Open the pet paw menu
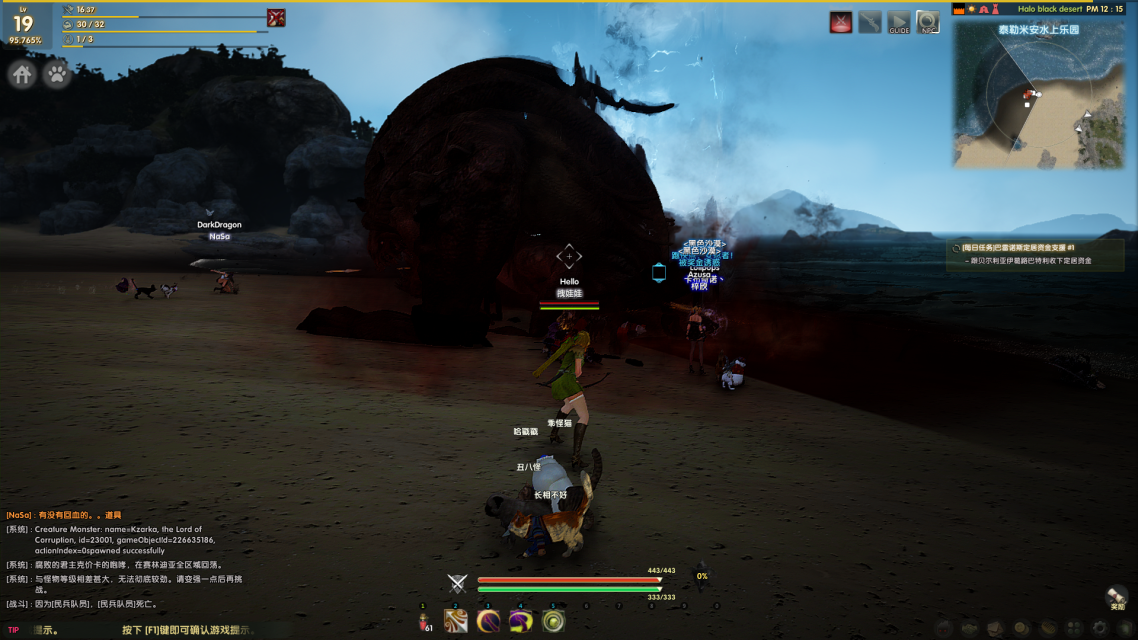 point(57,74)
